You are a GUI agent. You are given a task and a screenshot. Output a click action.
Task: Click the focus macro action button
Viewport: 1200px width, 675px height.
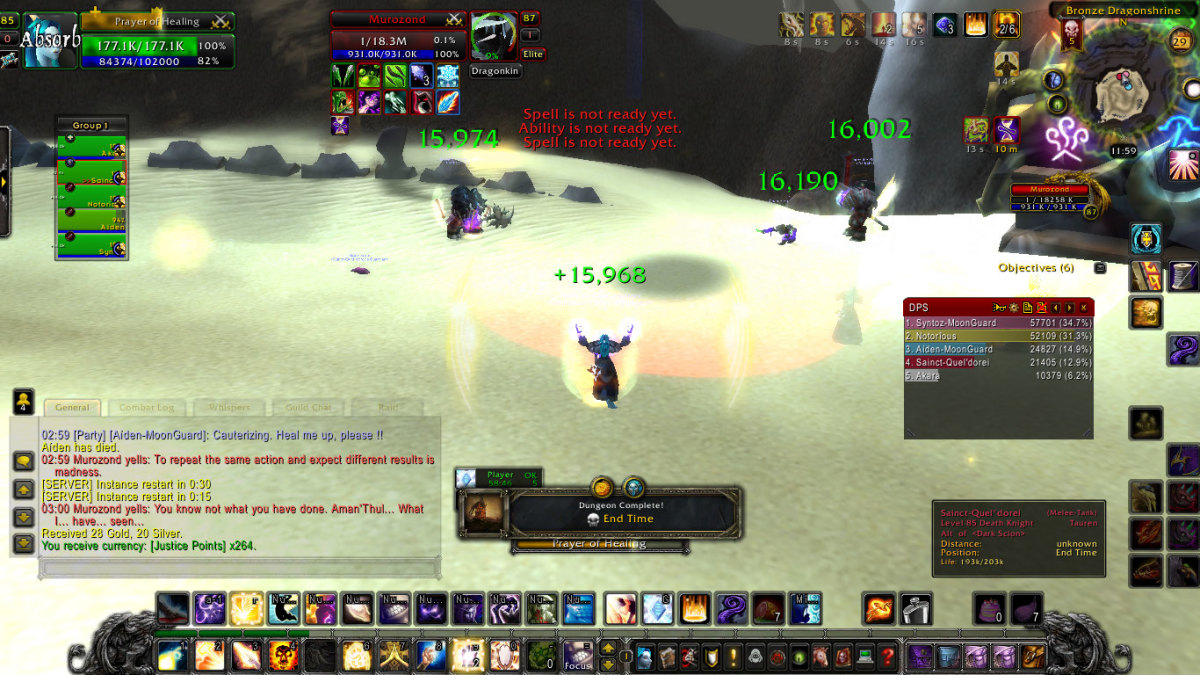click(x=578, y=656)
